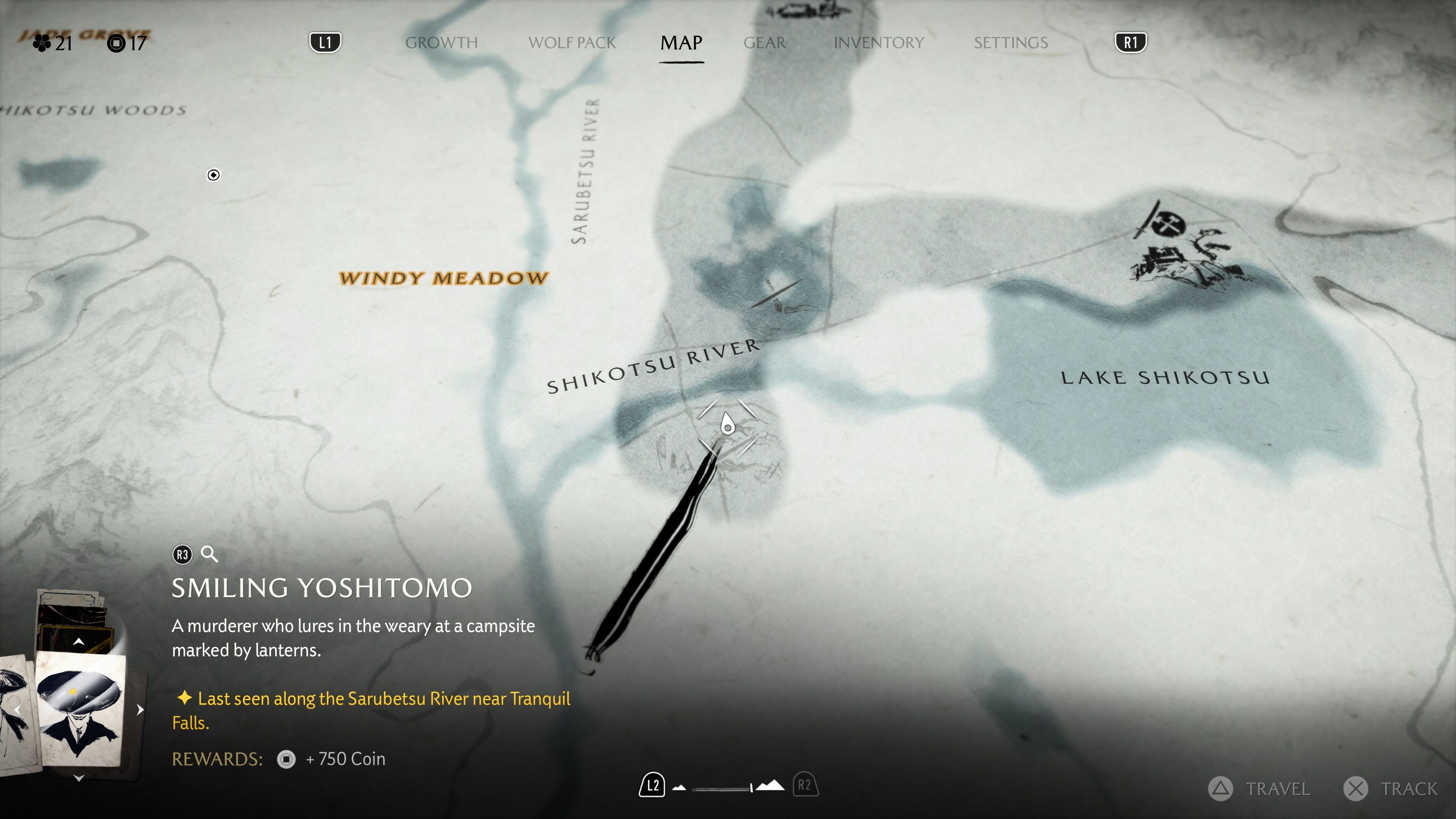Show the previous bounty card with left arrow
Image resolution: width=1456 pixels, height=819 pixels.
[x=17, y=710]
